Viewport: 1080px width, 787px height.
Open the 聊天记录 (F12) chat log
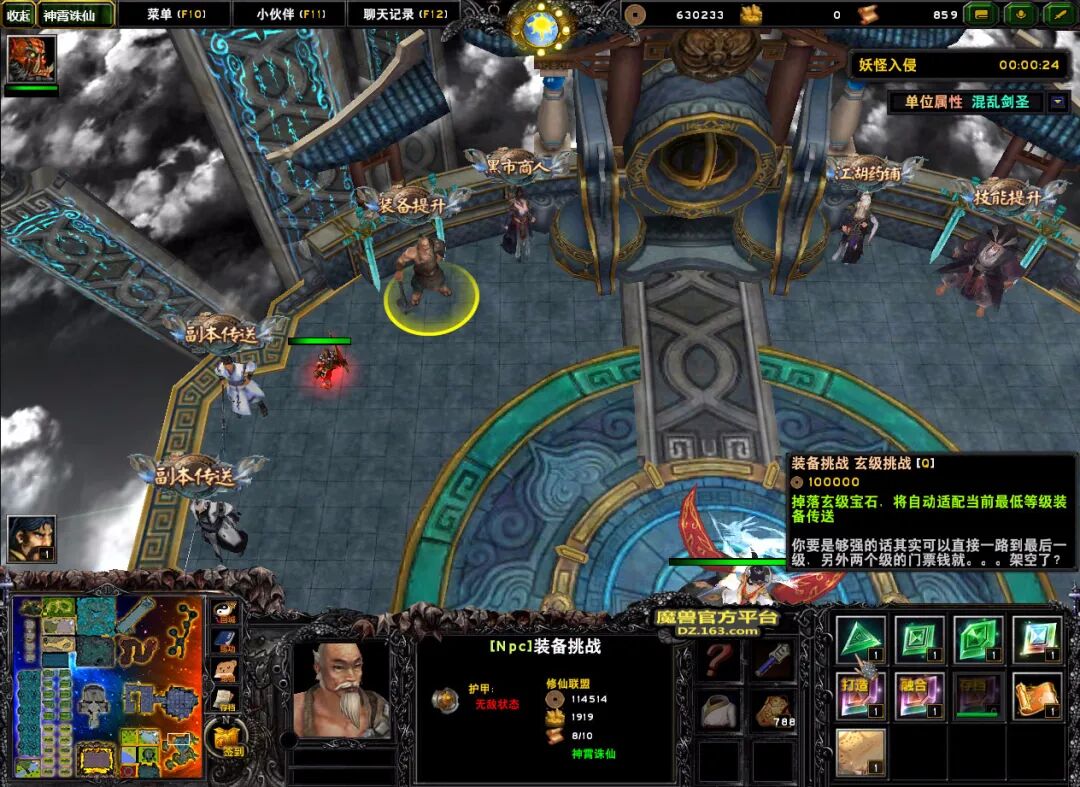pyautogui.click(x=405, y=14)
